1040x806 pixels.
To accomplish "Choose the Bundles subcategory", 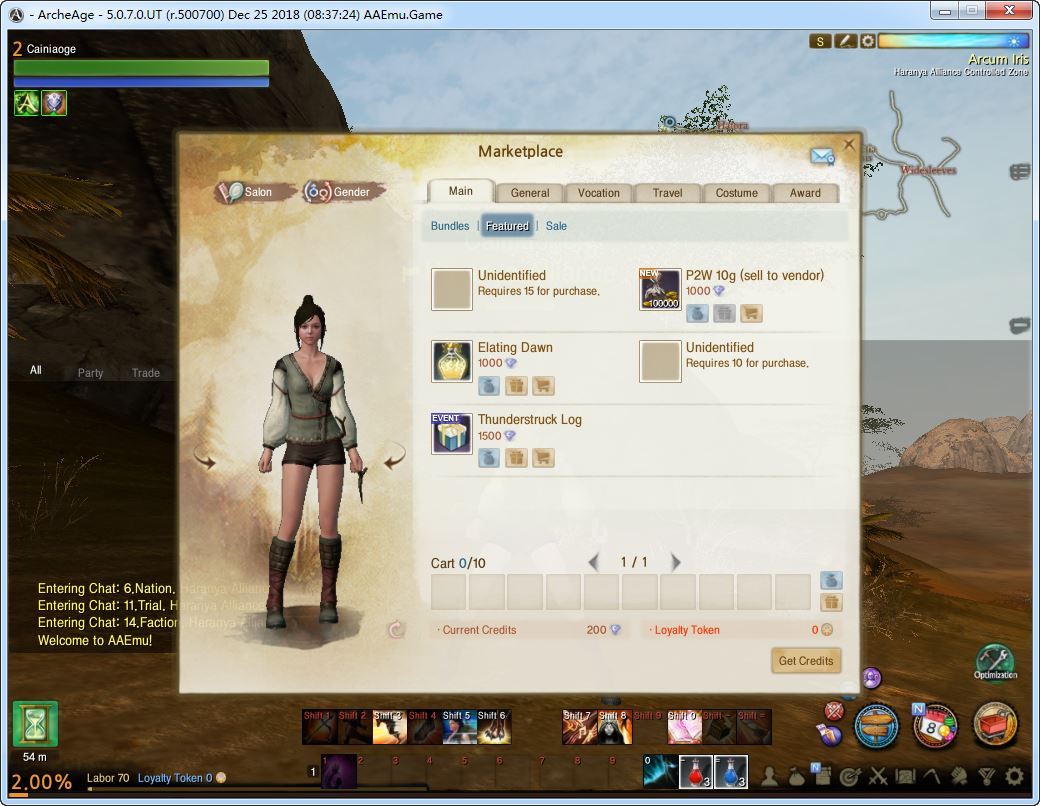I will 449,226.
